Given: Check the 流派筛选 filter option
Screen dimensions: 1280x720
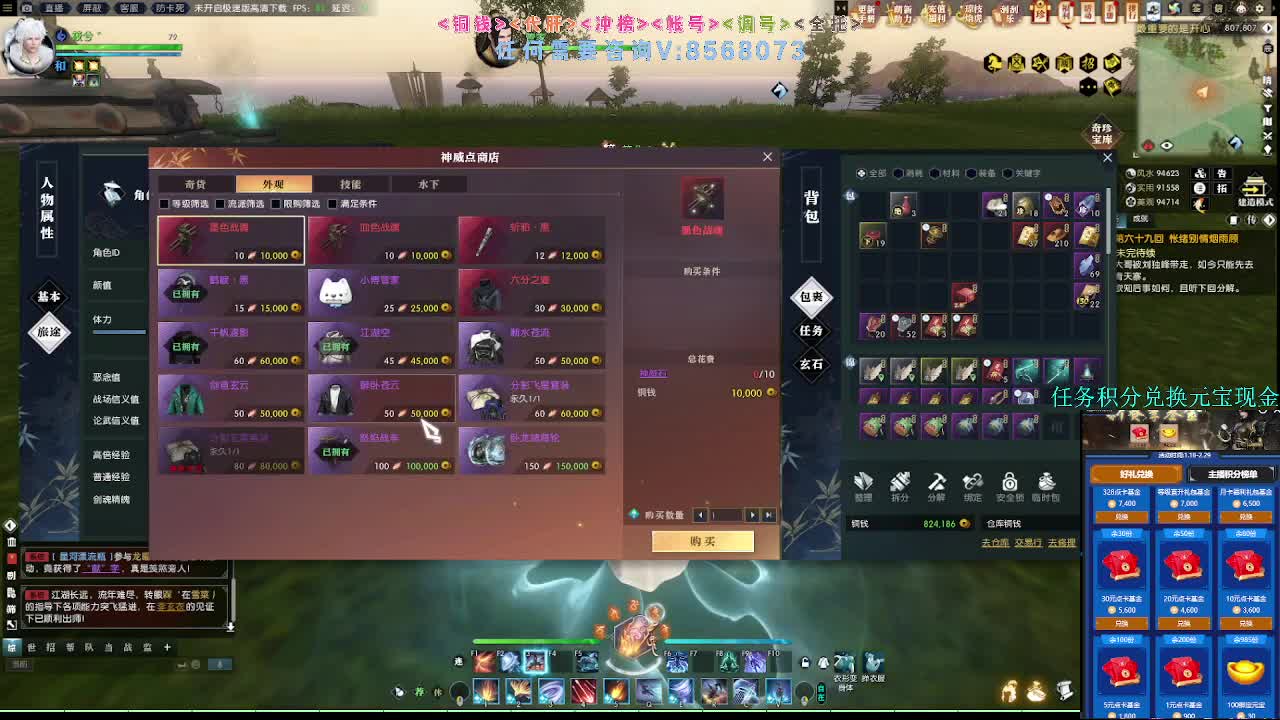Looking at the screenshot, I should [x=218, y=203].
